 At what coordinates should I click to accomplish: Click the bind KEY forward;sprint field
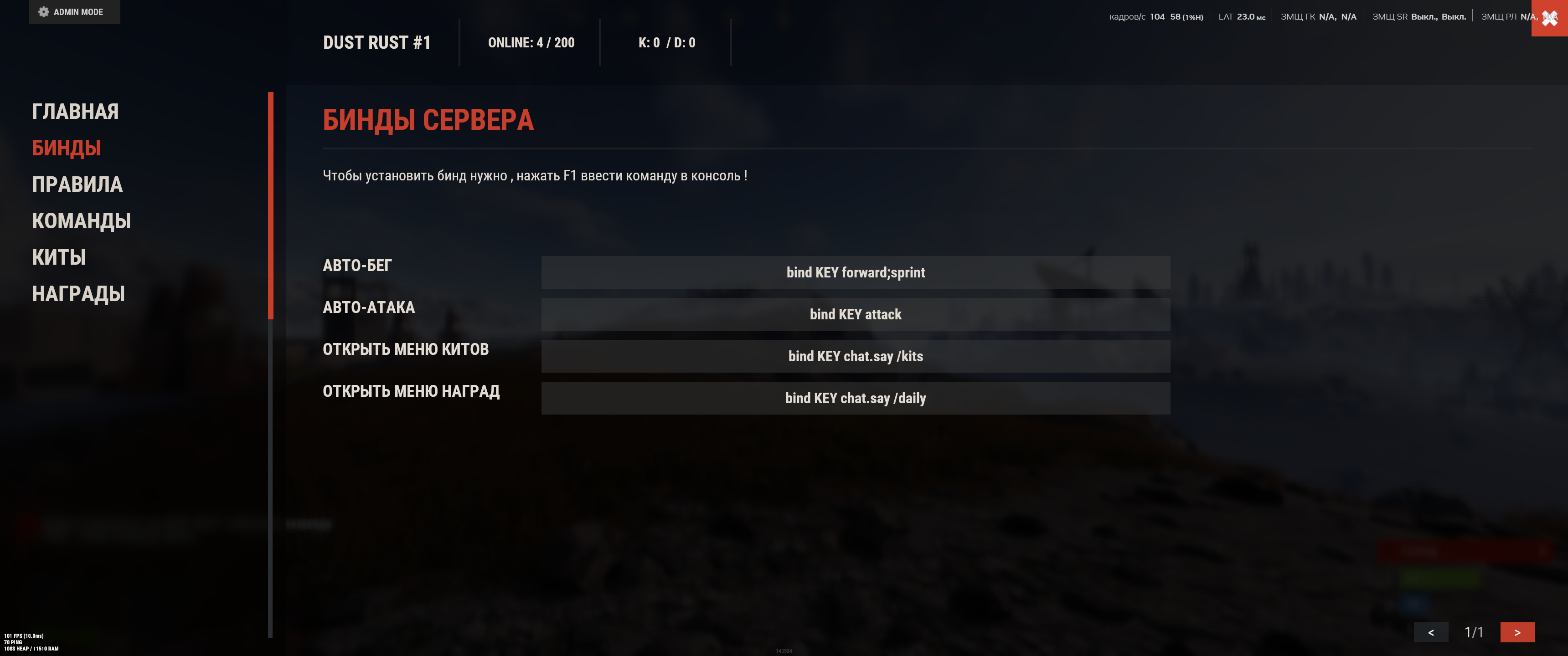pyautogui.click(x=855, y=272)
